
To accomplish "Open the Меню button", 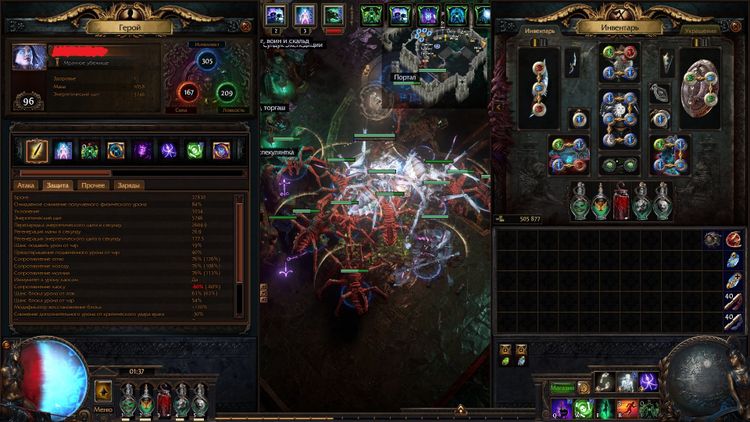I will point(104,393).
